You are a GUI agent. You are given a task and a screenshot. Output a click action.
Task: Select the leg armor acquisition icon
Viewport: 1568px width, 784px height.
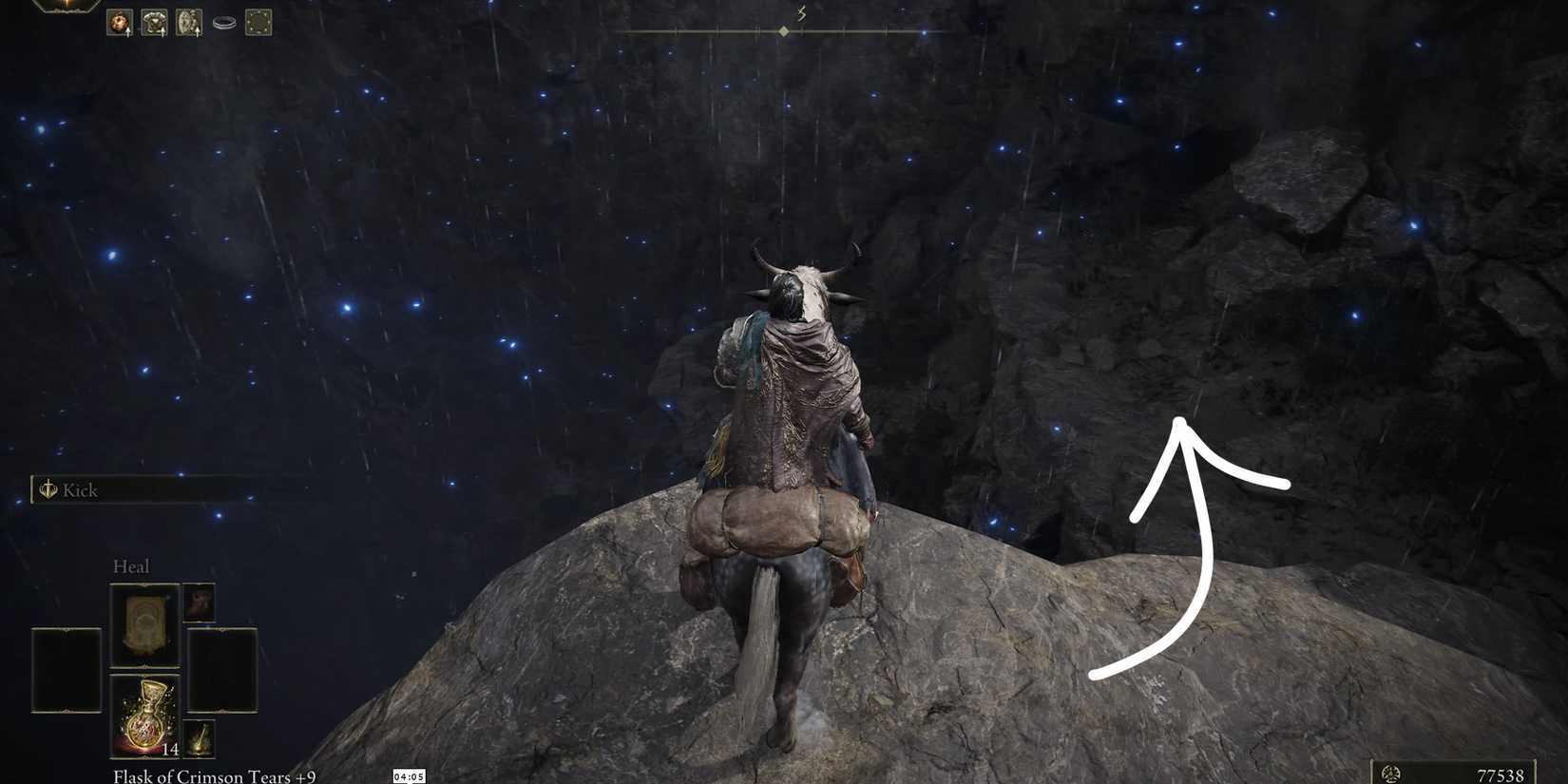tap(188, 22)
